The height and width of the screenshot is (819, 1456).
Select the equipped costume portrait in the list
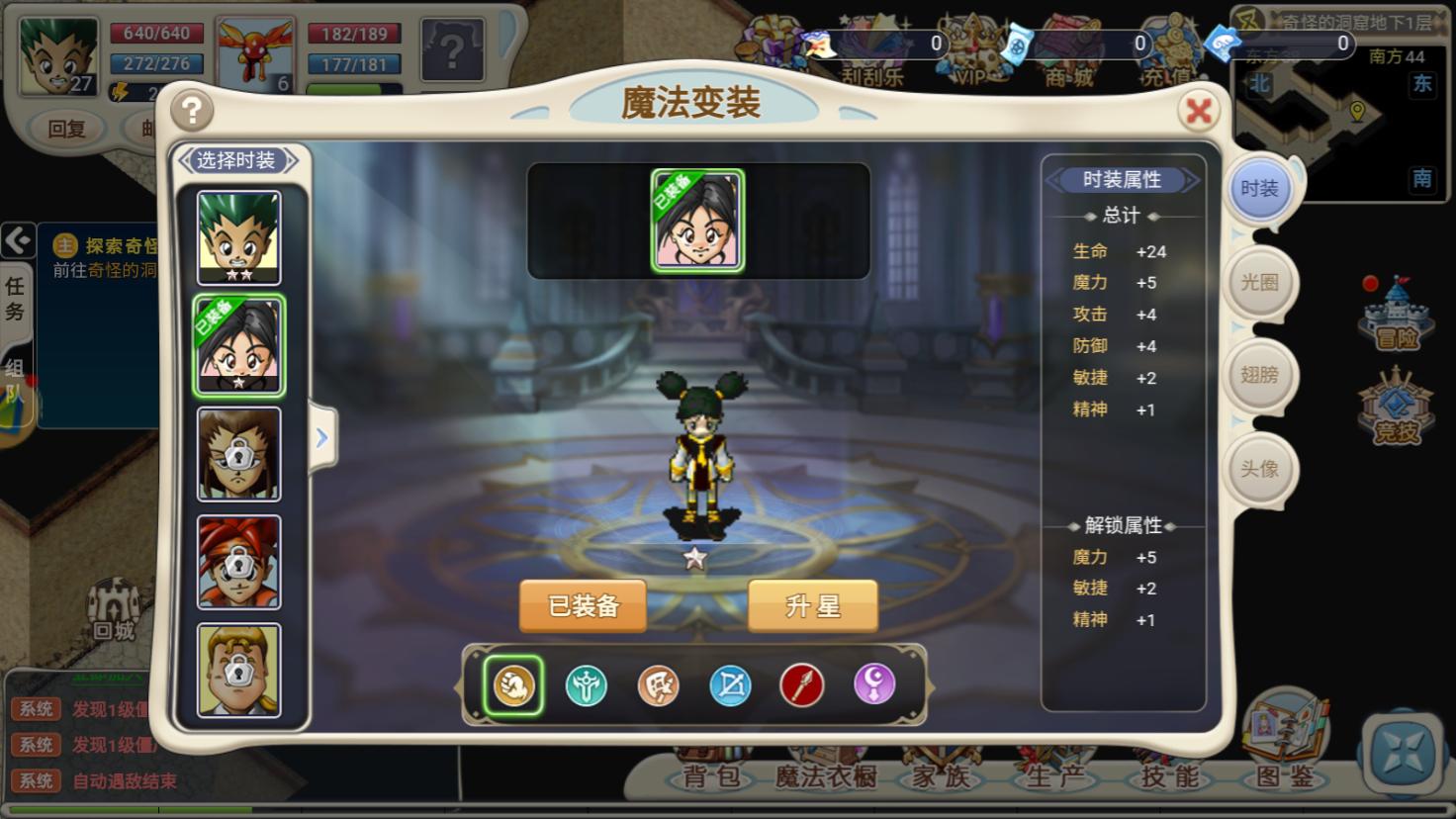pyautogui.click(x=238, y=343)
